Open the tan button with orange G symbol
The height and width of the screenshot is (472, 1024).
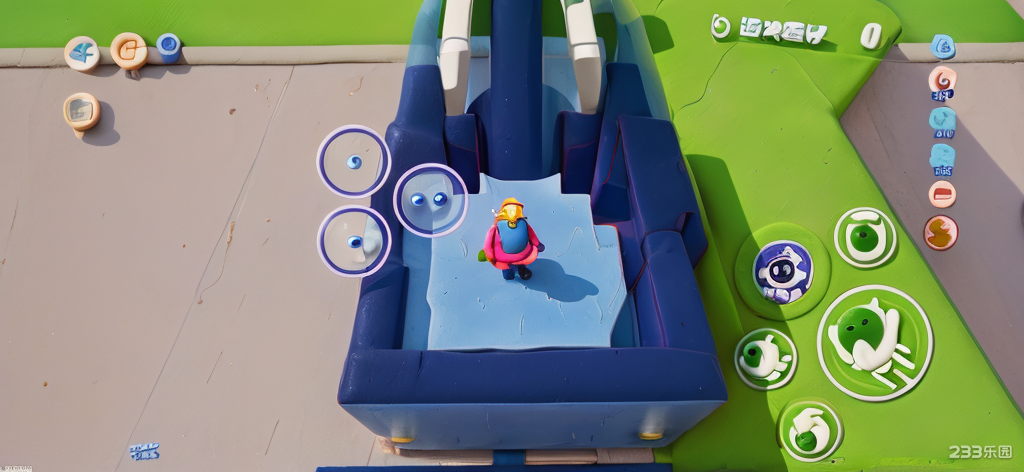129,50
